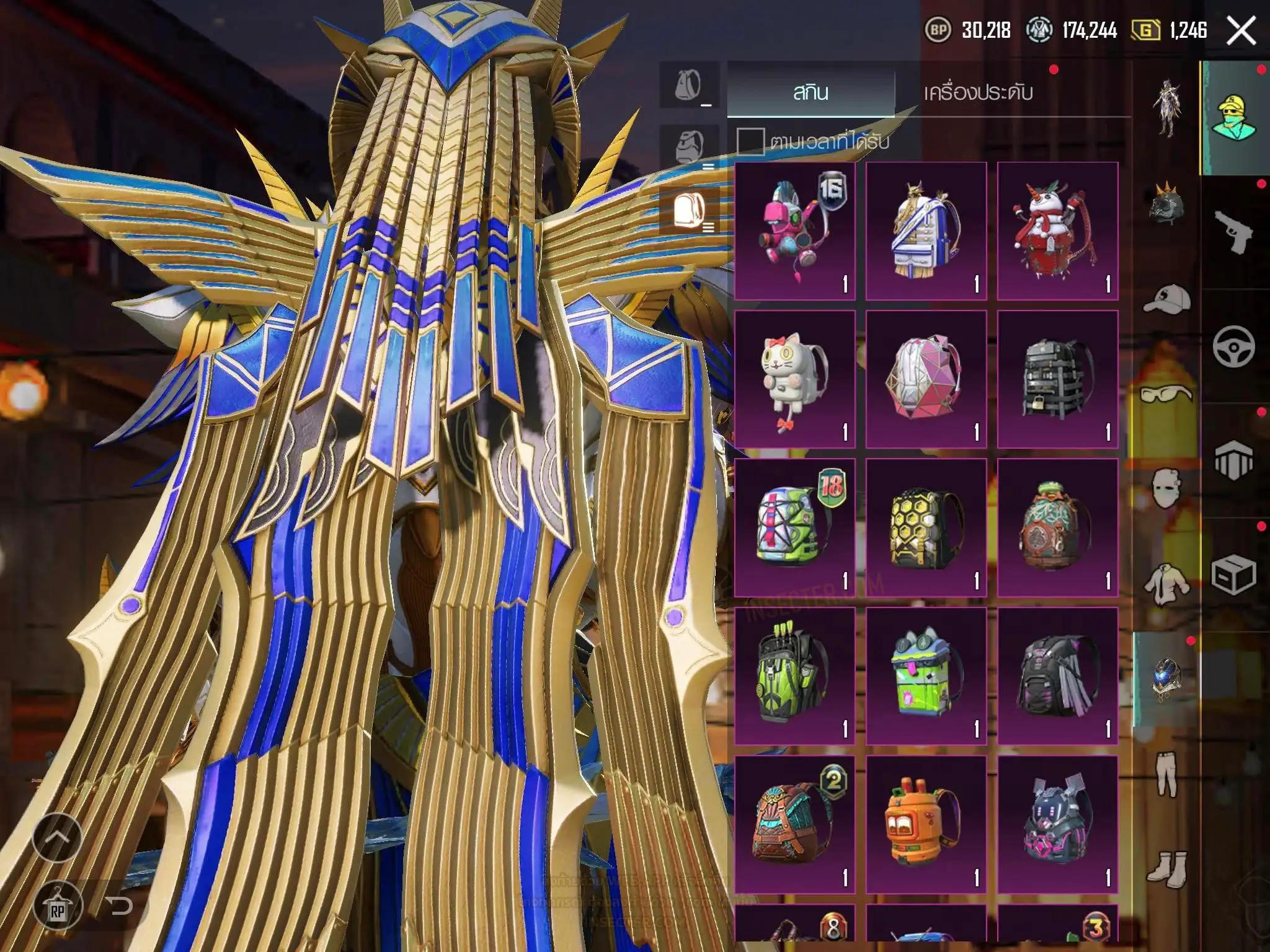Select the white and gold royal backpack
The image size is (1270, 952).
(x=926, y=231)
